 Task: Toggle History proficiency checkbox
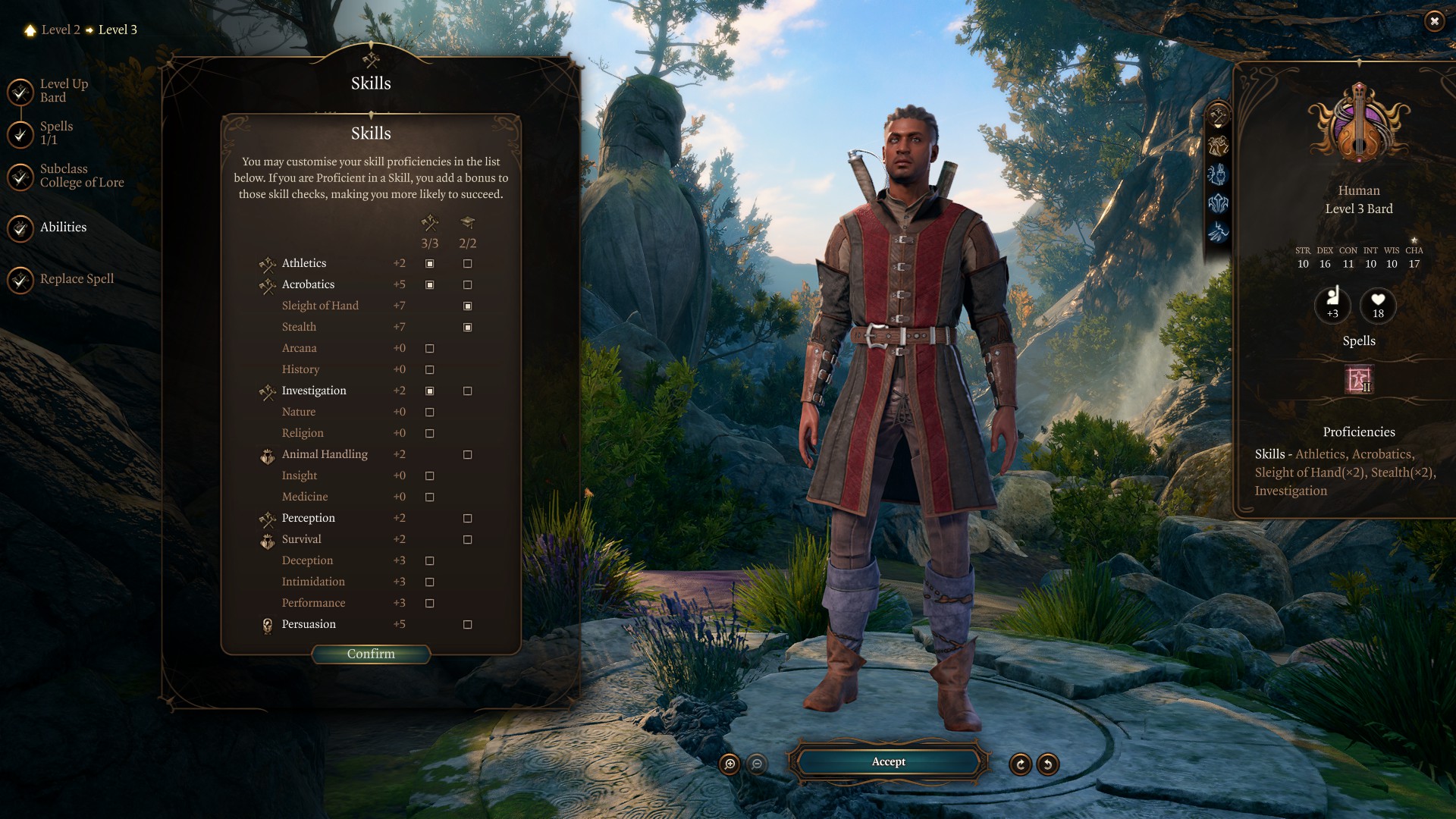430,369
